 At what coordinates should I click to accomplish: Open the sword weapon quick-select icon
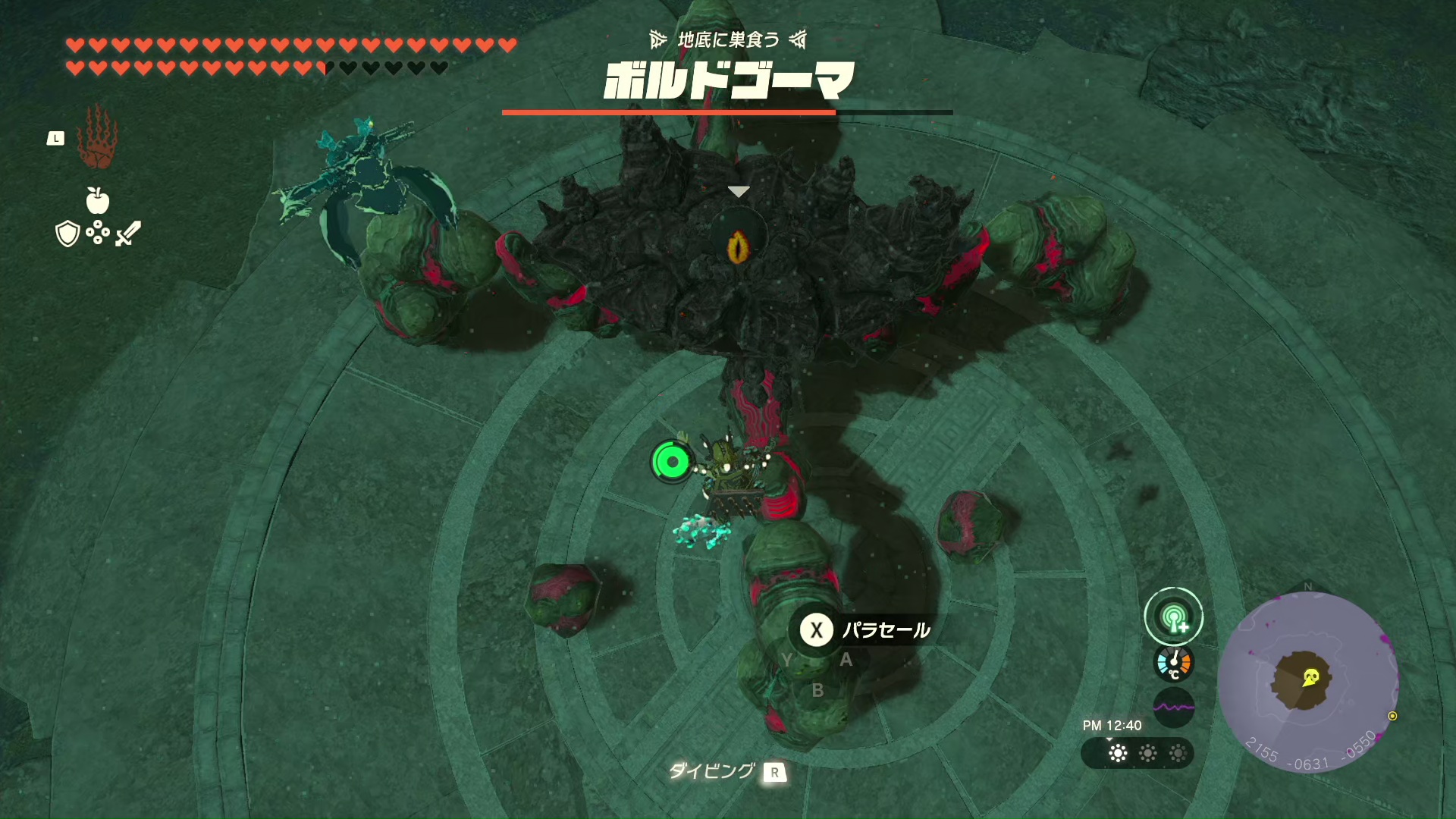[128, 234]
